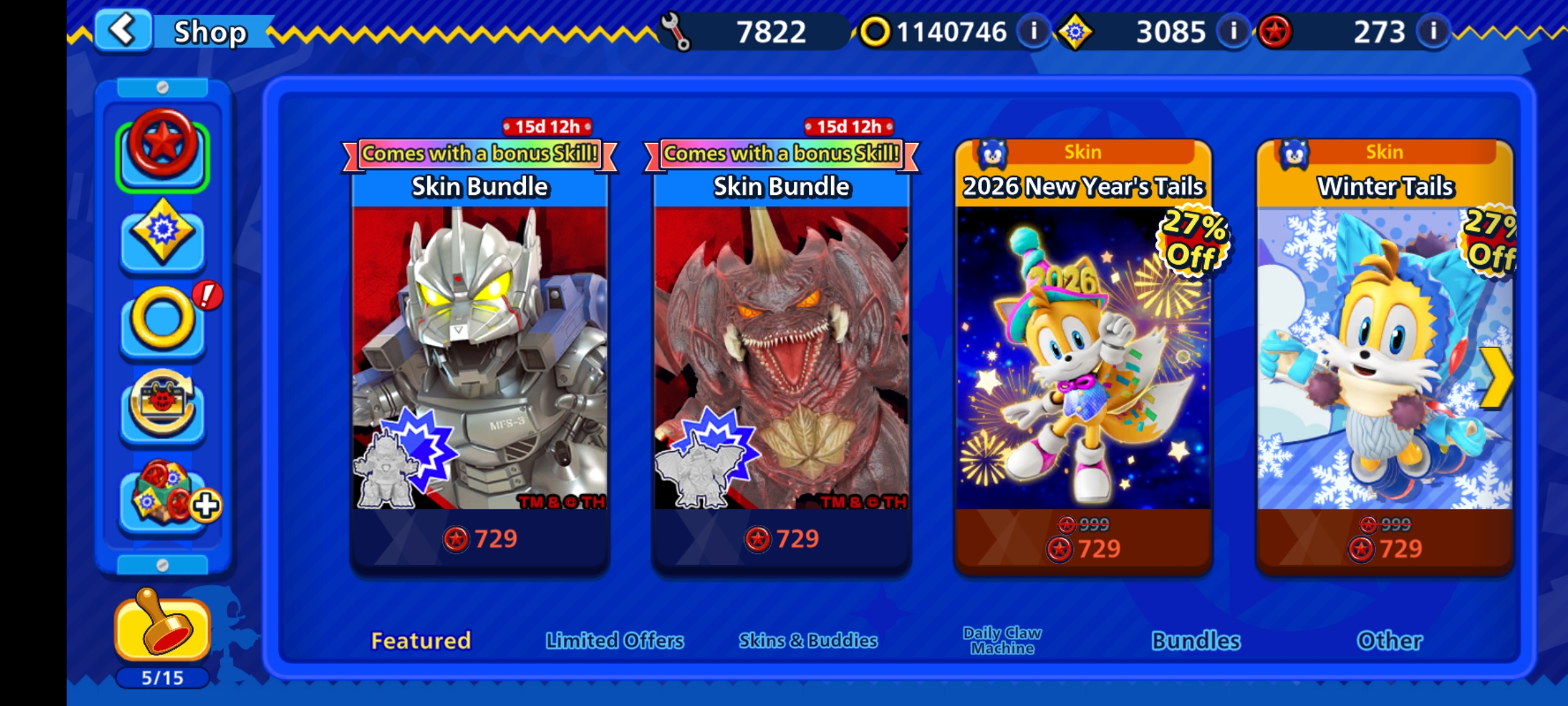Viewport: 1568px width, 706px height.
Task: Show info for the red star rings balance
Action: click(x=1433, y=31)
